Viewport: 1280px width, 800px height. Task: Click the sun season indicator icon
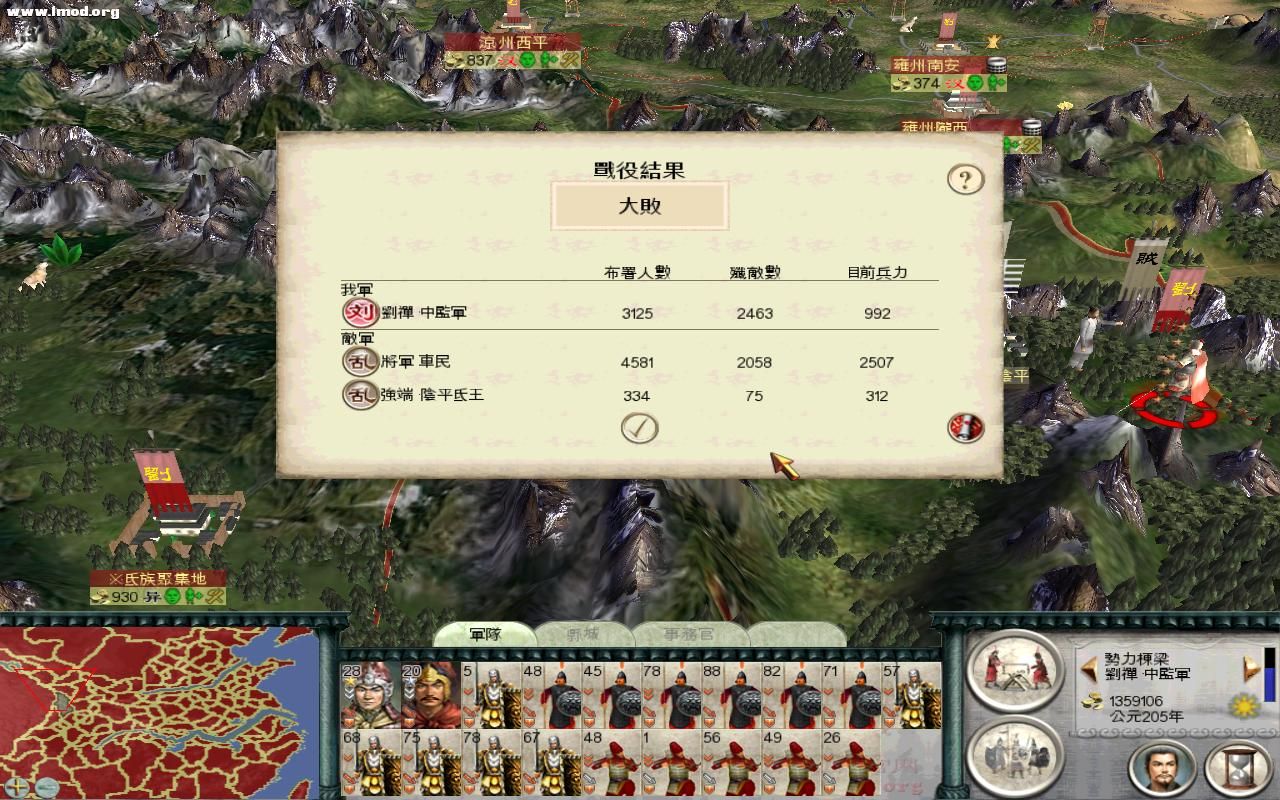1242,706
